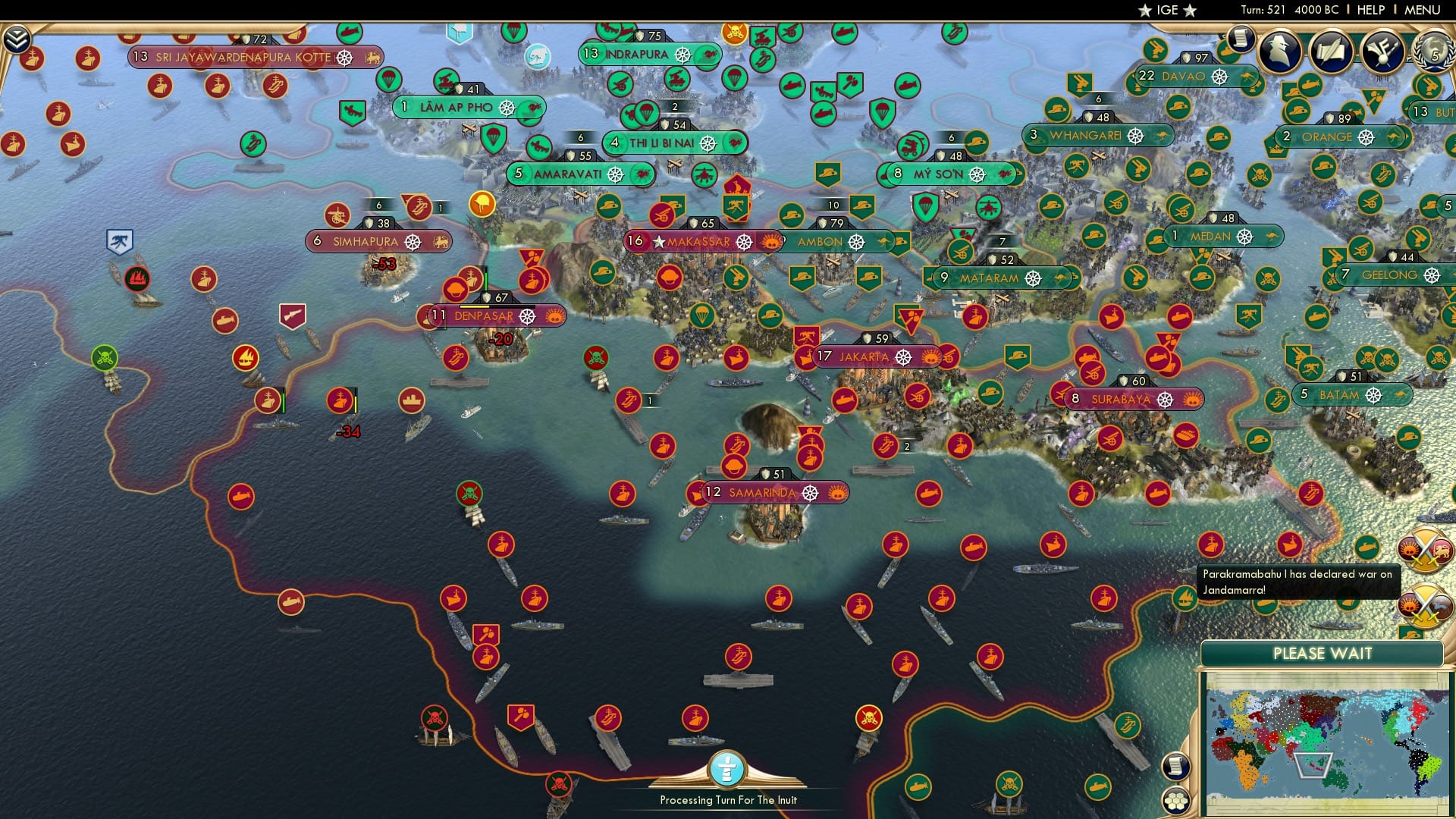Open the notifications scroll icon at top right
The width and height of the screenshot is (1456, 819).
[x=1241, y=38]
